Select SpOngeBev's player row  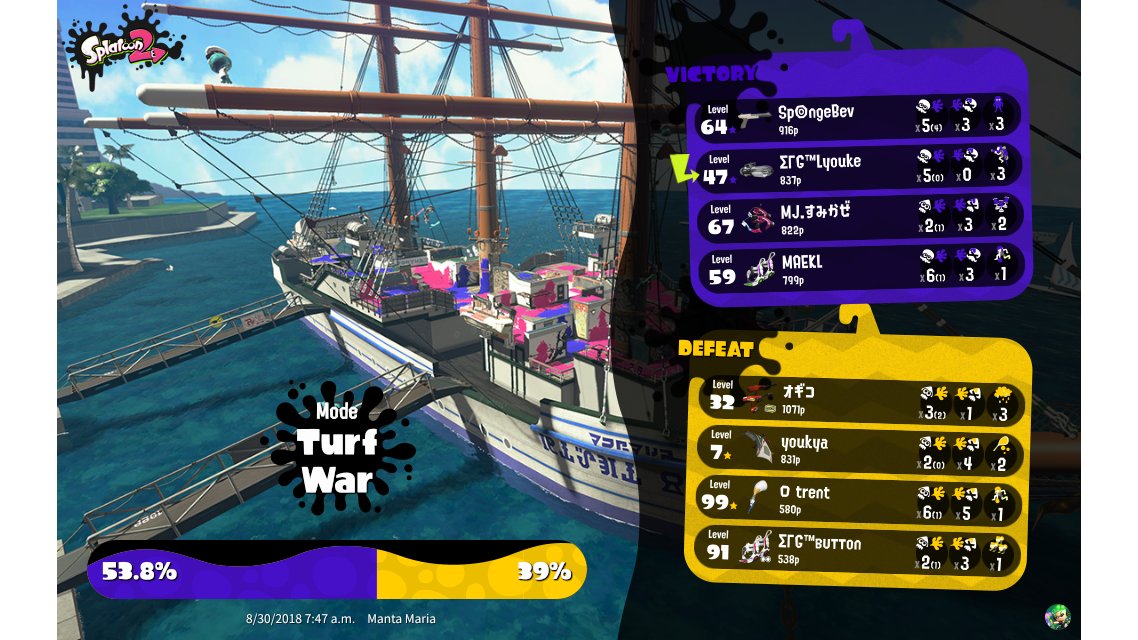(x=858, y=116)
